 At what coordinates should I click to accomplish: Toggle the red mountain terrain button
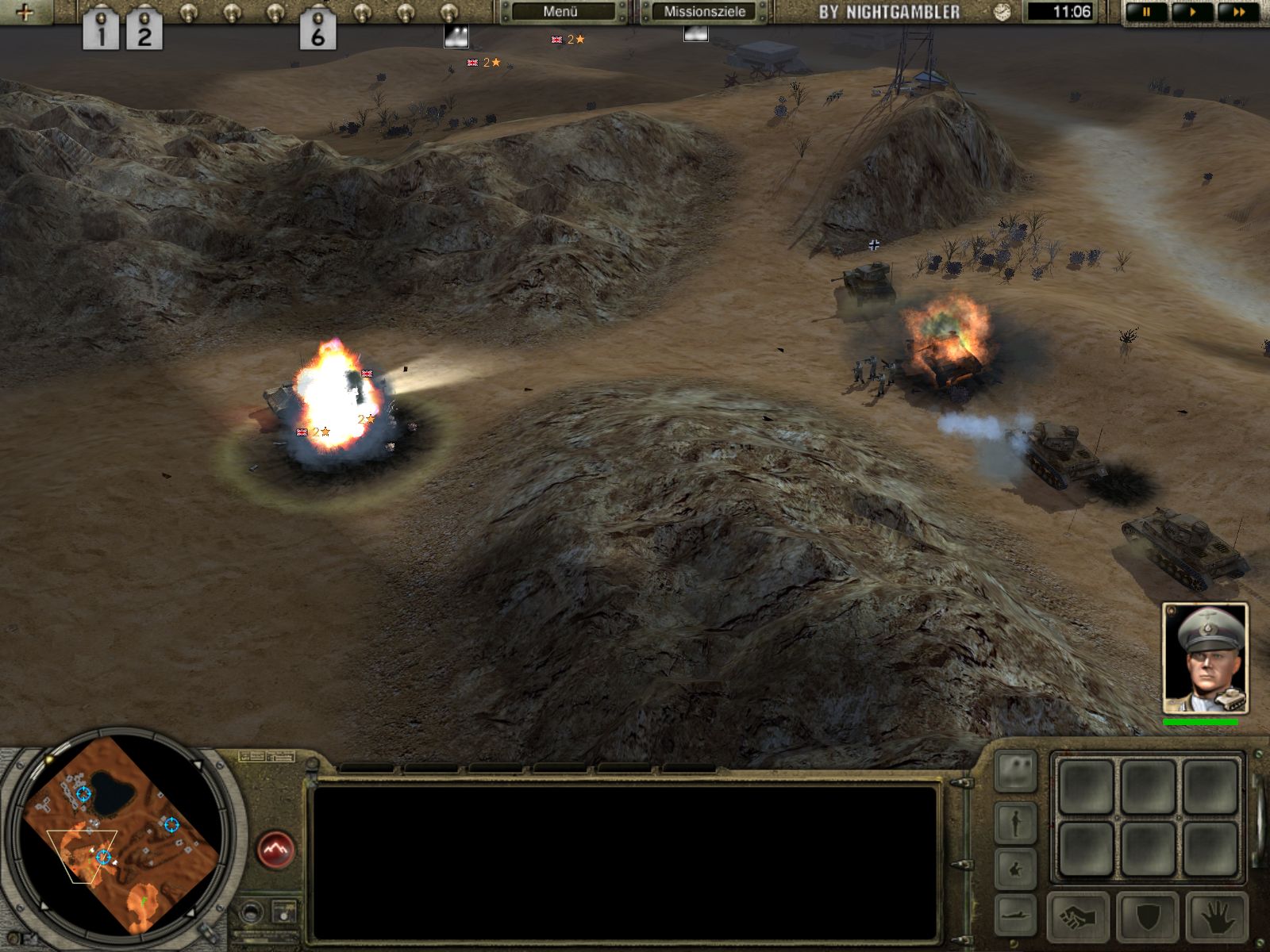(275, 850)
